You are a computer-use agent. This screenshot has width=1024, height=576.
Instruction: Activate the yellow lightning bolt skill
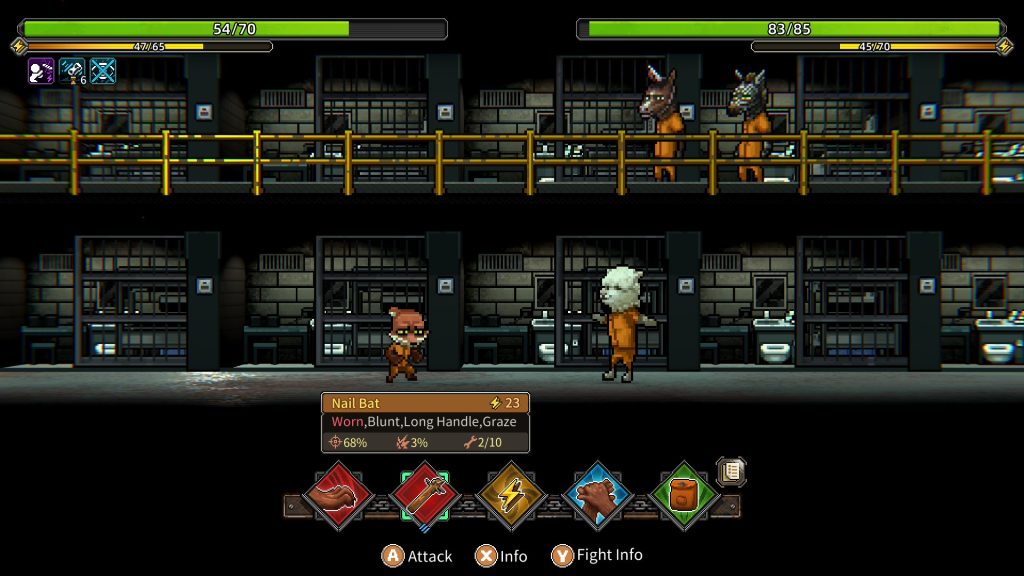coord(511,494)
